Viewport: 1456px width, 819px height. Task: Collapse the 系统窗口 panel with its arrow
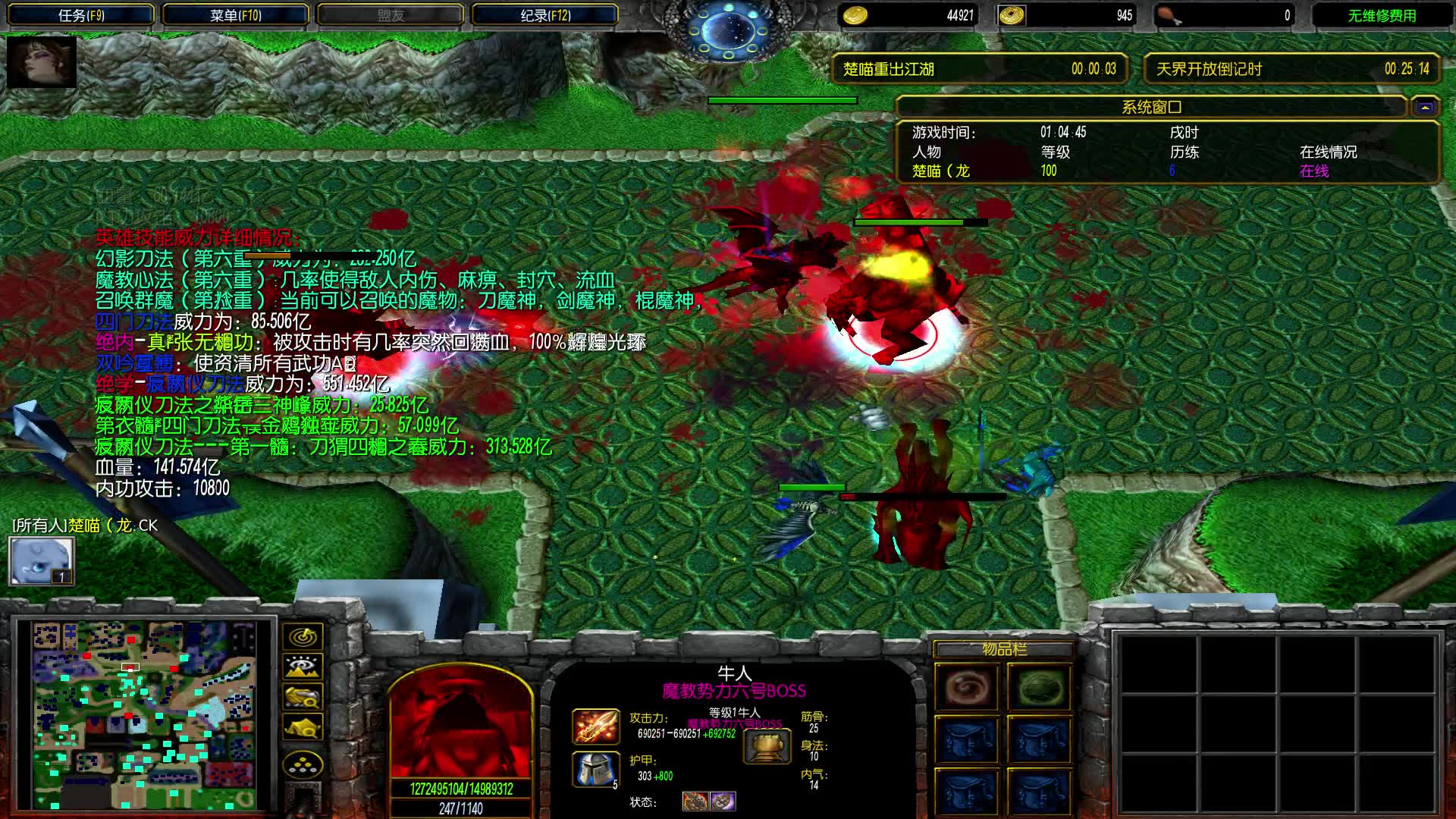coord(1427,107)
